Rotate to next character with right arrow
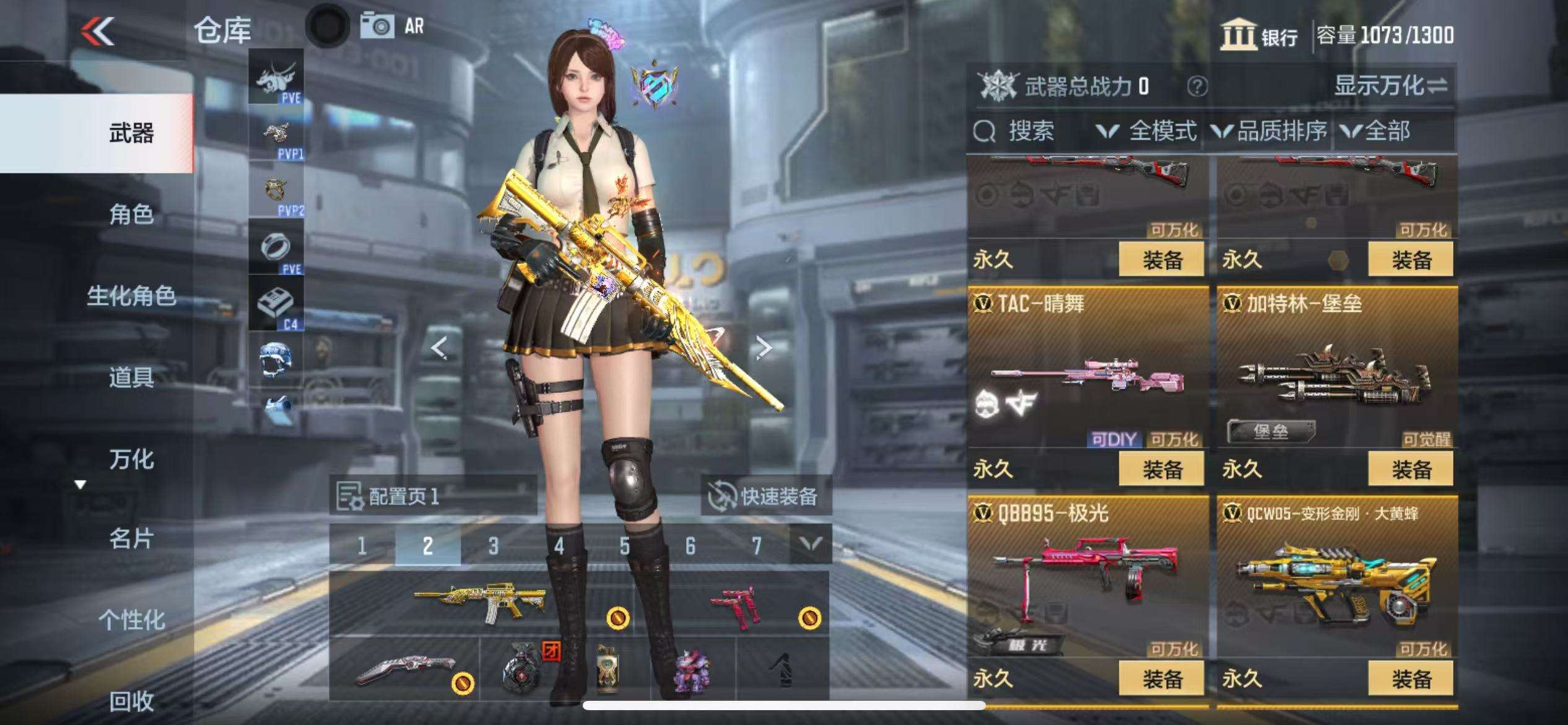 [x=764, y=348]
